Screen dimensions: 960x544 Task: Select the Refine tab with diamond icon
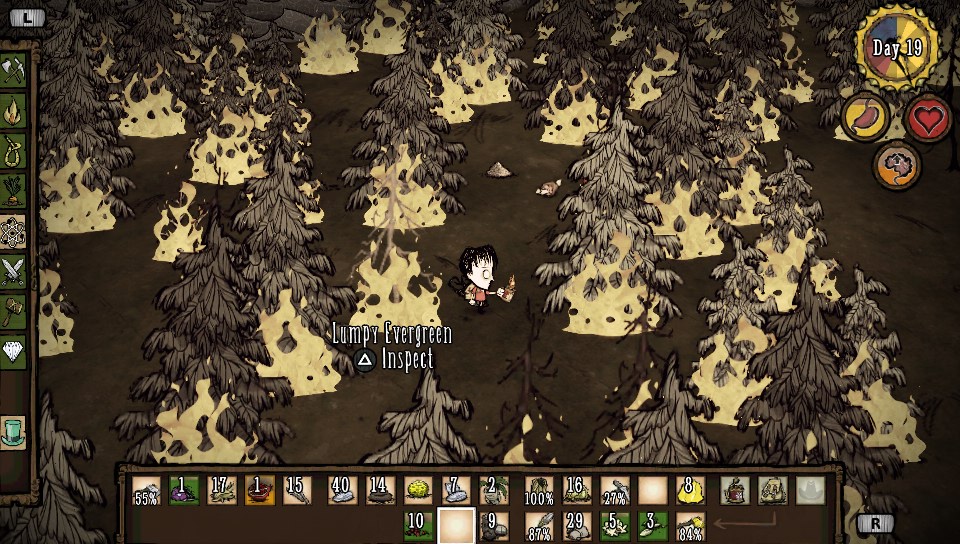[14, 351]
